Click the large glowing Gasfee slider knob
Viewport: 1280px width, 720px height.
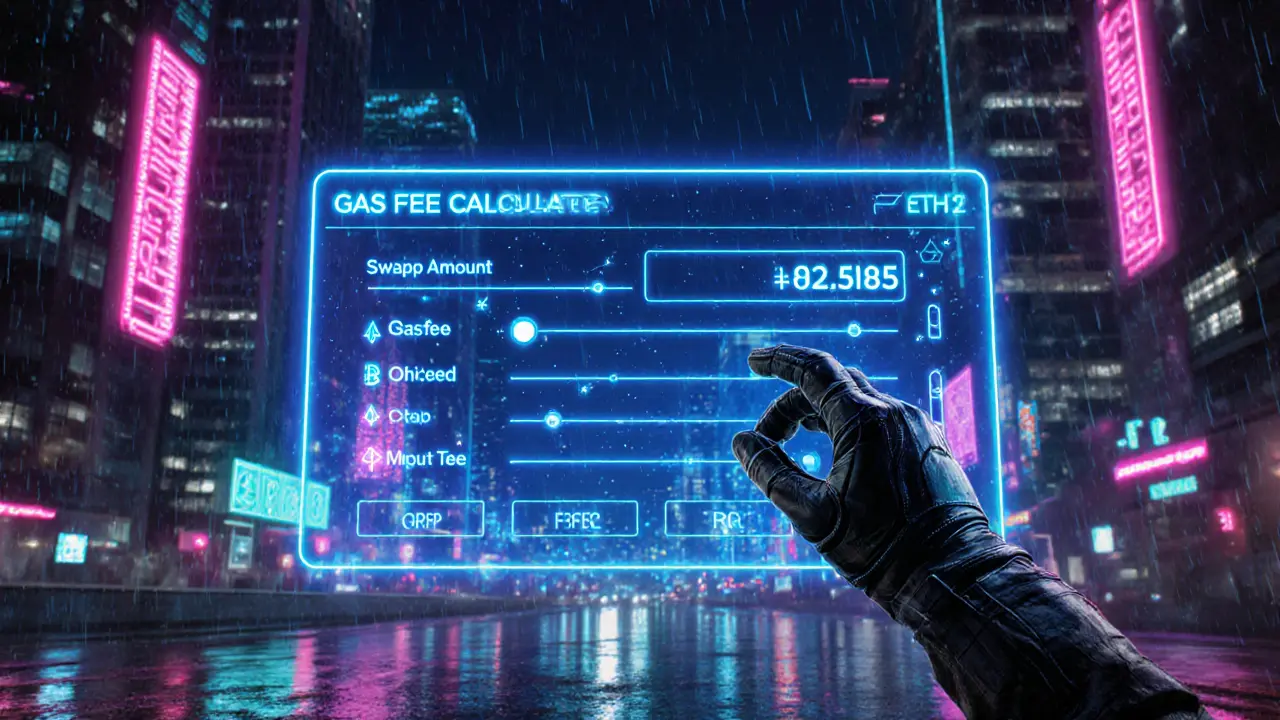click(523, 331)
